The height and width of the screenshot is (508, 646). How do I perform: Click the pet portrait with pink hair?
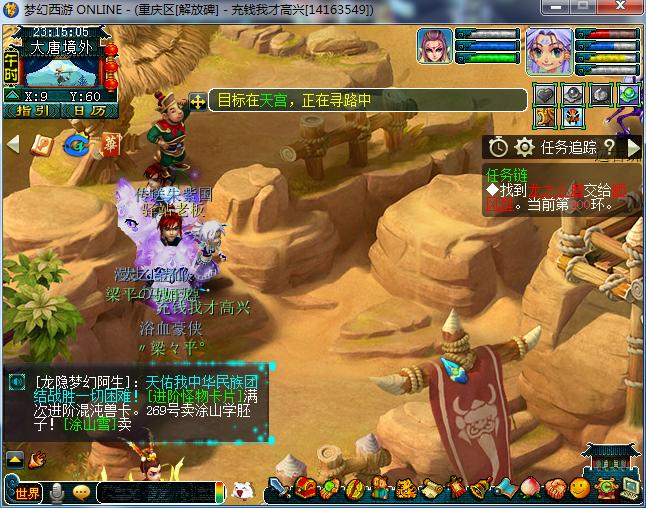436,47
